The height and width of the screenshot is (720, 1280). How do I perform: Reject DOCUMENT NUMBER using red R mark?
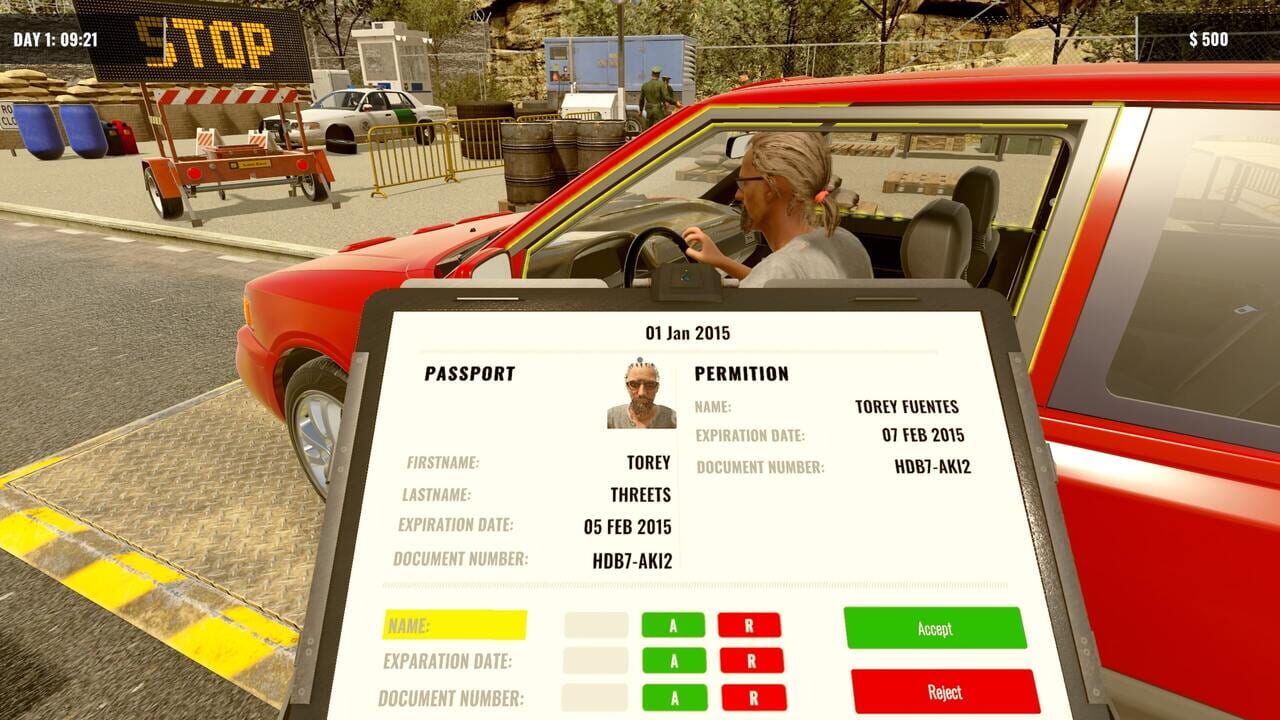click(751, 695)
